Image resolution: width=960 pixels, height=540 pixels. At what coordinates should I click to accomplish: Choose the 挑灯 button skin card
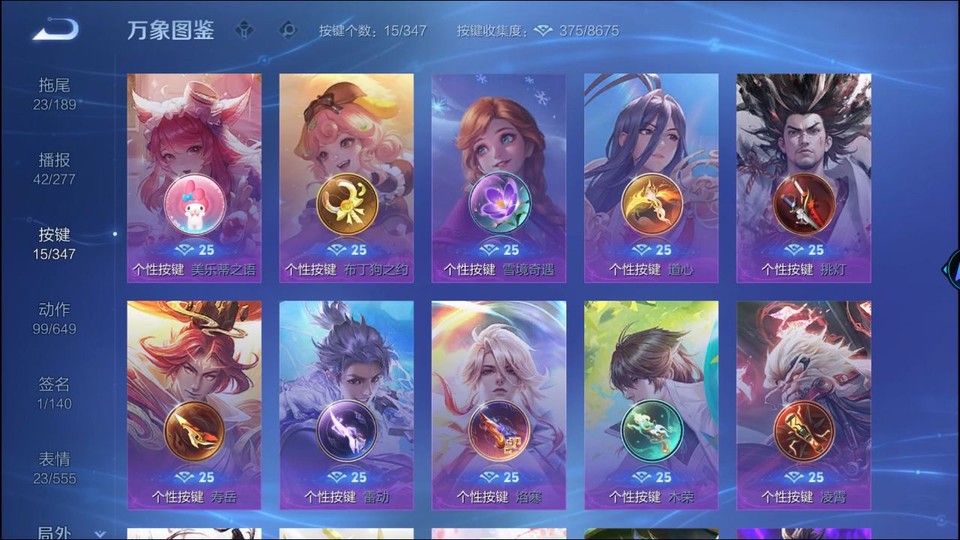pos(803,178)
